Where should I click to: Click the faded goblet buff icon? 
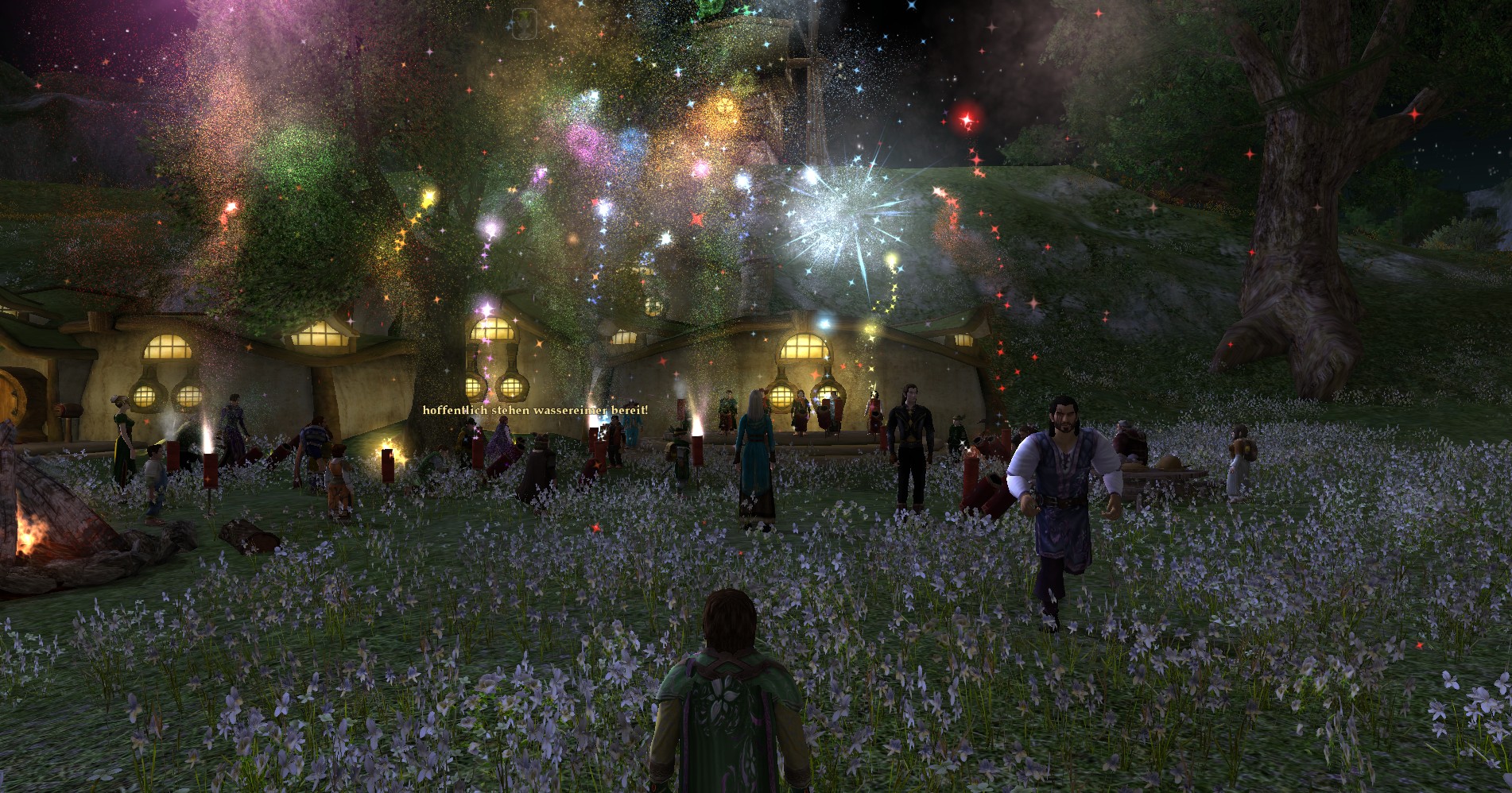(x=523, y=24)
